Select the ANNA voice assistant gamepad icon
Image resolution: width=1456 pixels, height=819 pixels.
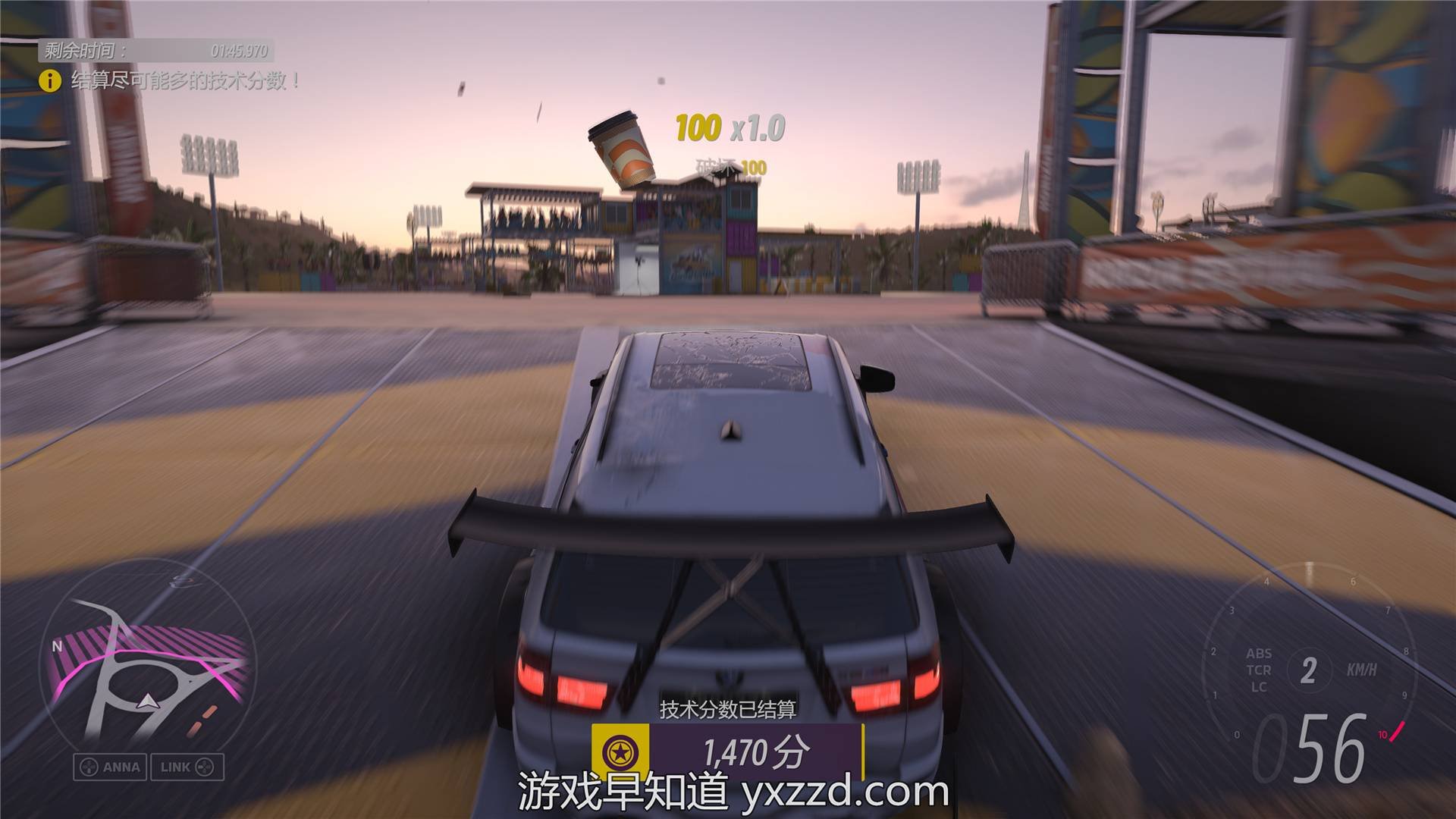click(89, 766)
